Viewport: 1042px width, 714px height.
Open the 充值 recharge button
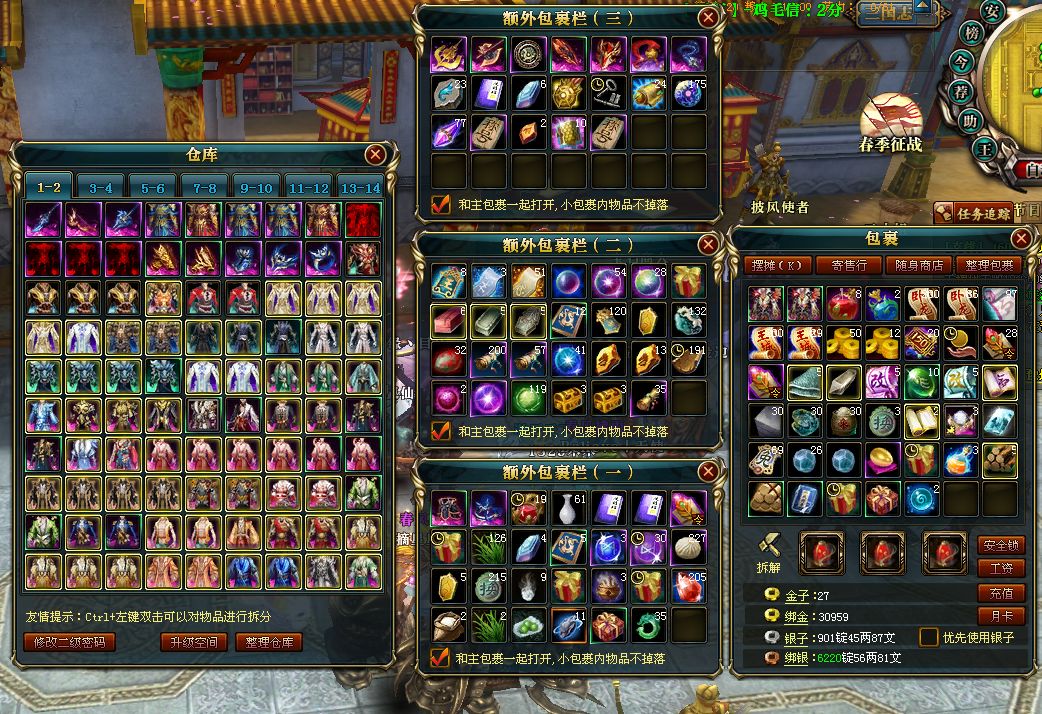pyautogui.click(x=1001, y=593)
